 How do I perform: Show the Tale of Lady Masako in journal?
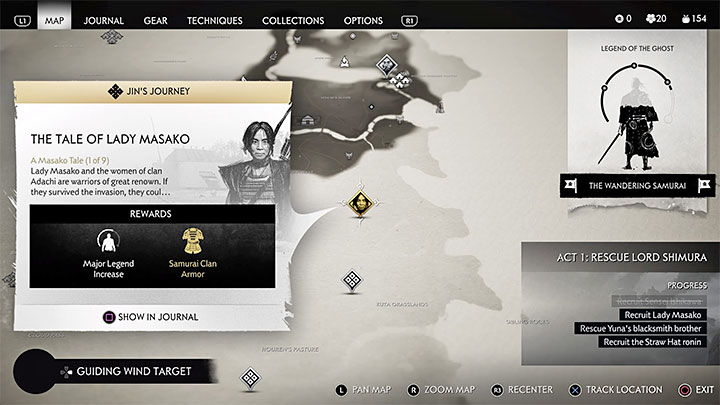[x=152, y=317]
